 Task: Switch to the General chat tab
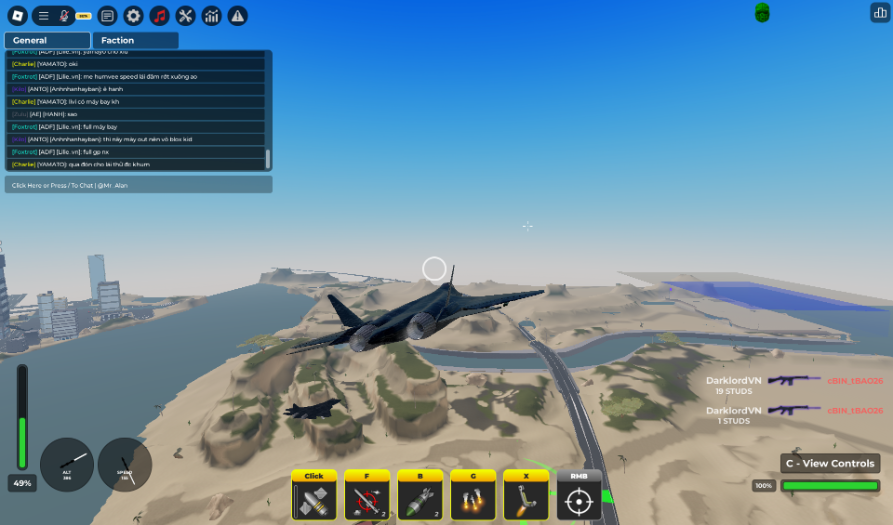[x=47, y=40]
